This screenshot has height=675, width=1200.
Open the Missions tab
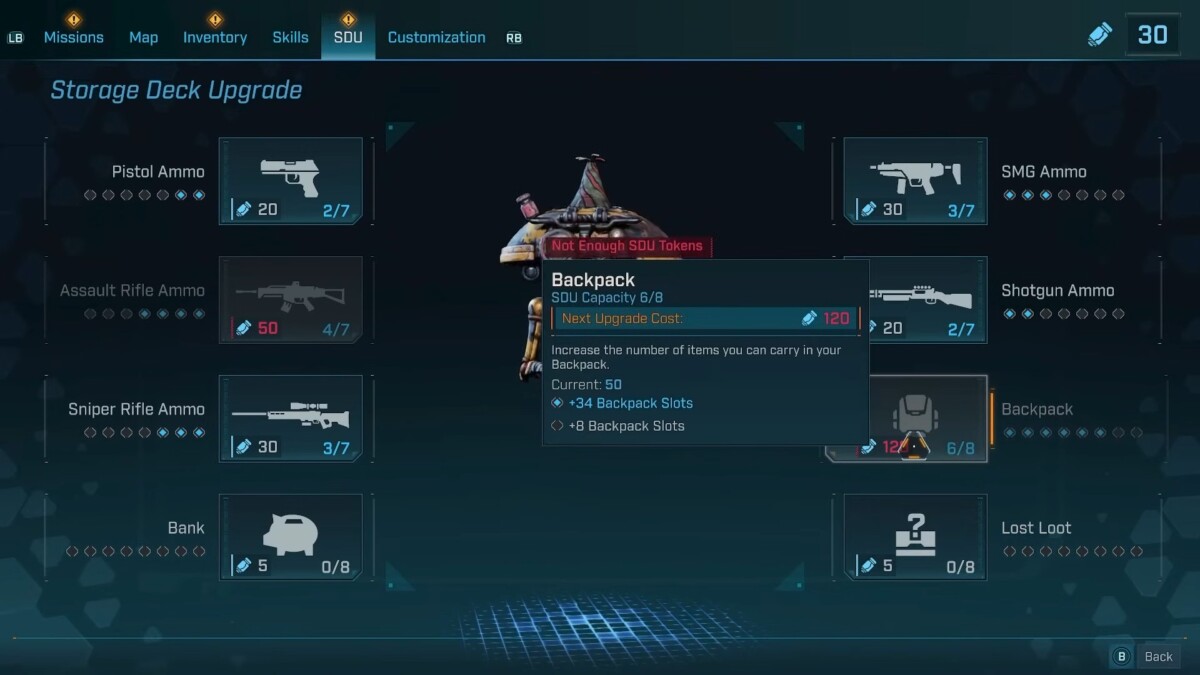pyautogui.click(x=73, y=37)
